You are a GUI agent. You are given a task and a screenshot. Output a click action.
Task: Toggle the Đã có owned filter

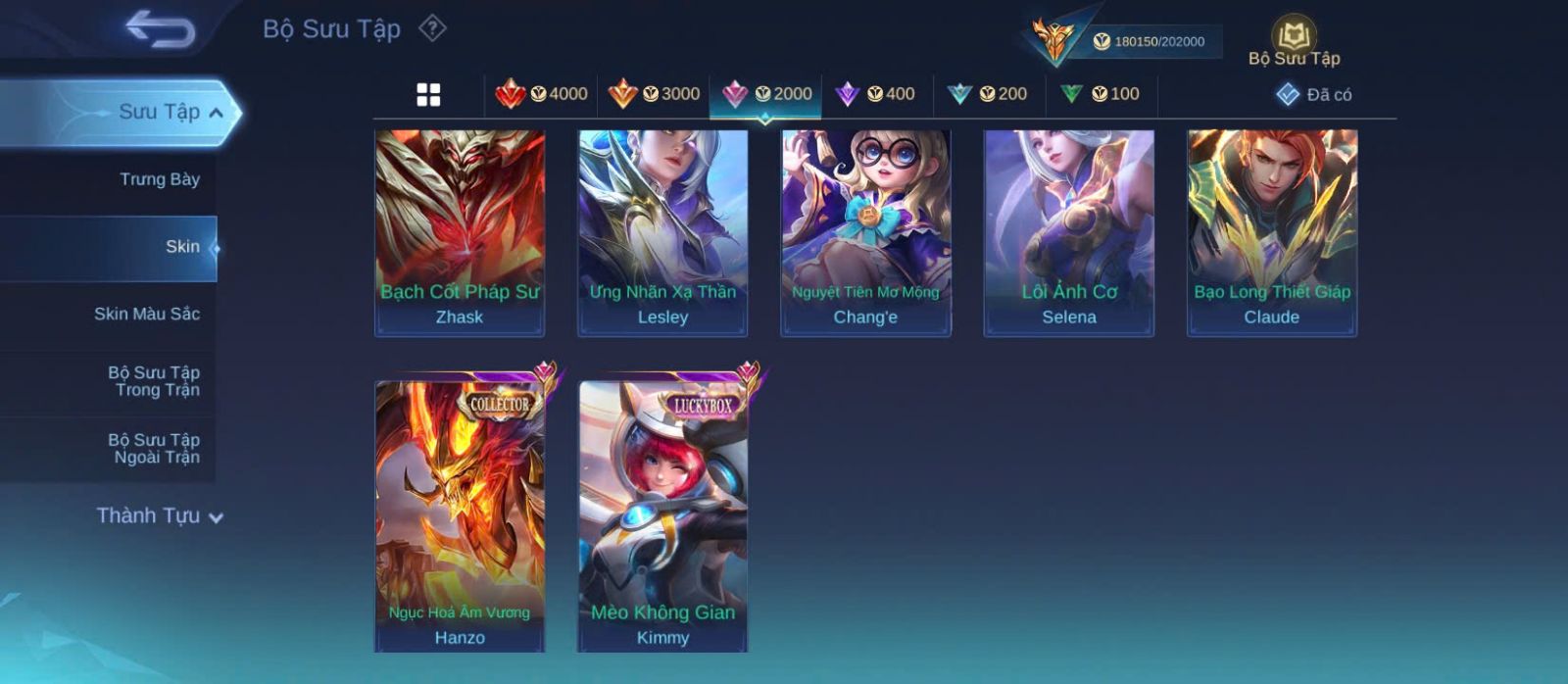point(1314,95)
